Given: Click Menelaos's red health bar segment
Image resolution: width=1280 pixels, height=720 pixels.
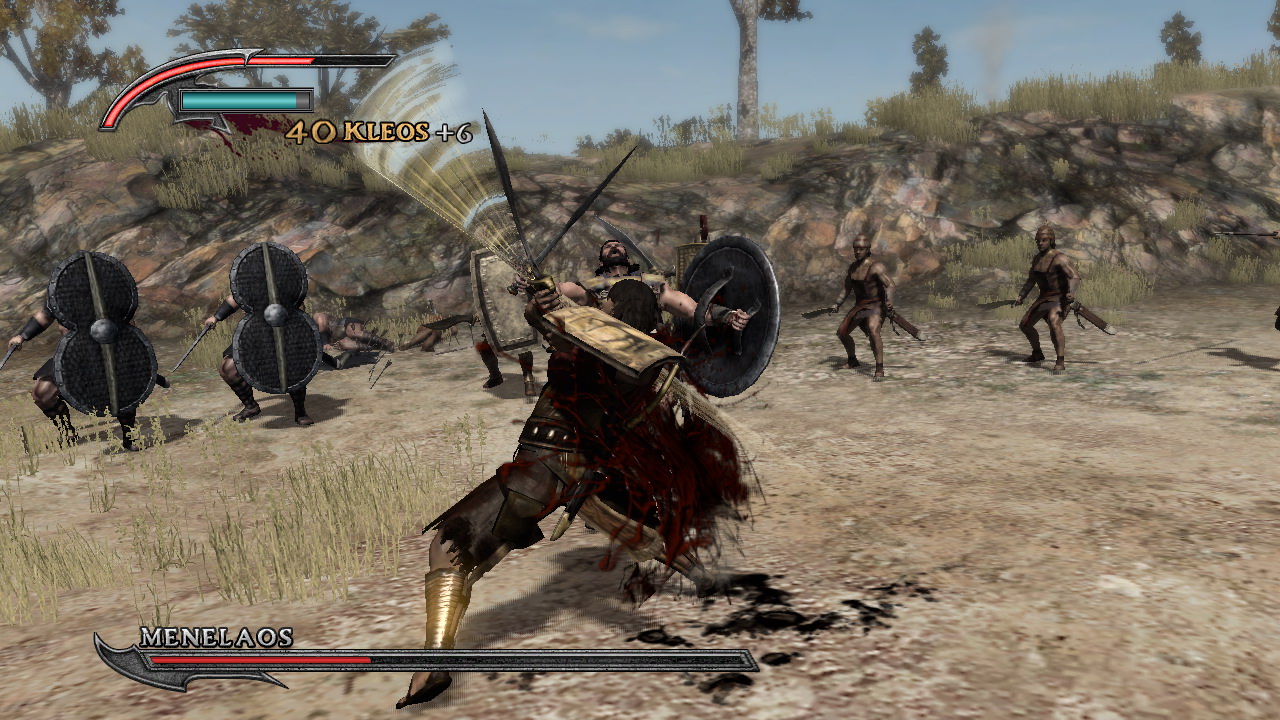Looking at the screenshot, I should [x=260, y=660].
